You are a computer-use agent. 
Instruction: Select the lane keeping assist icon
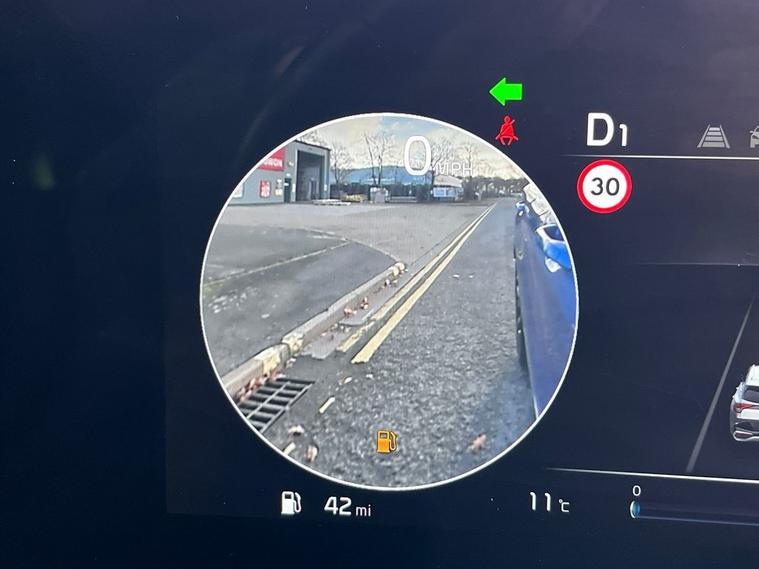[713, 136]
